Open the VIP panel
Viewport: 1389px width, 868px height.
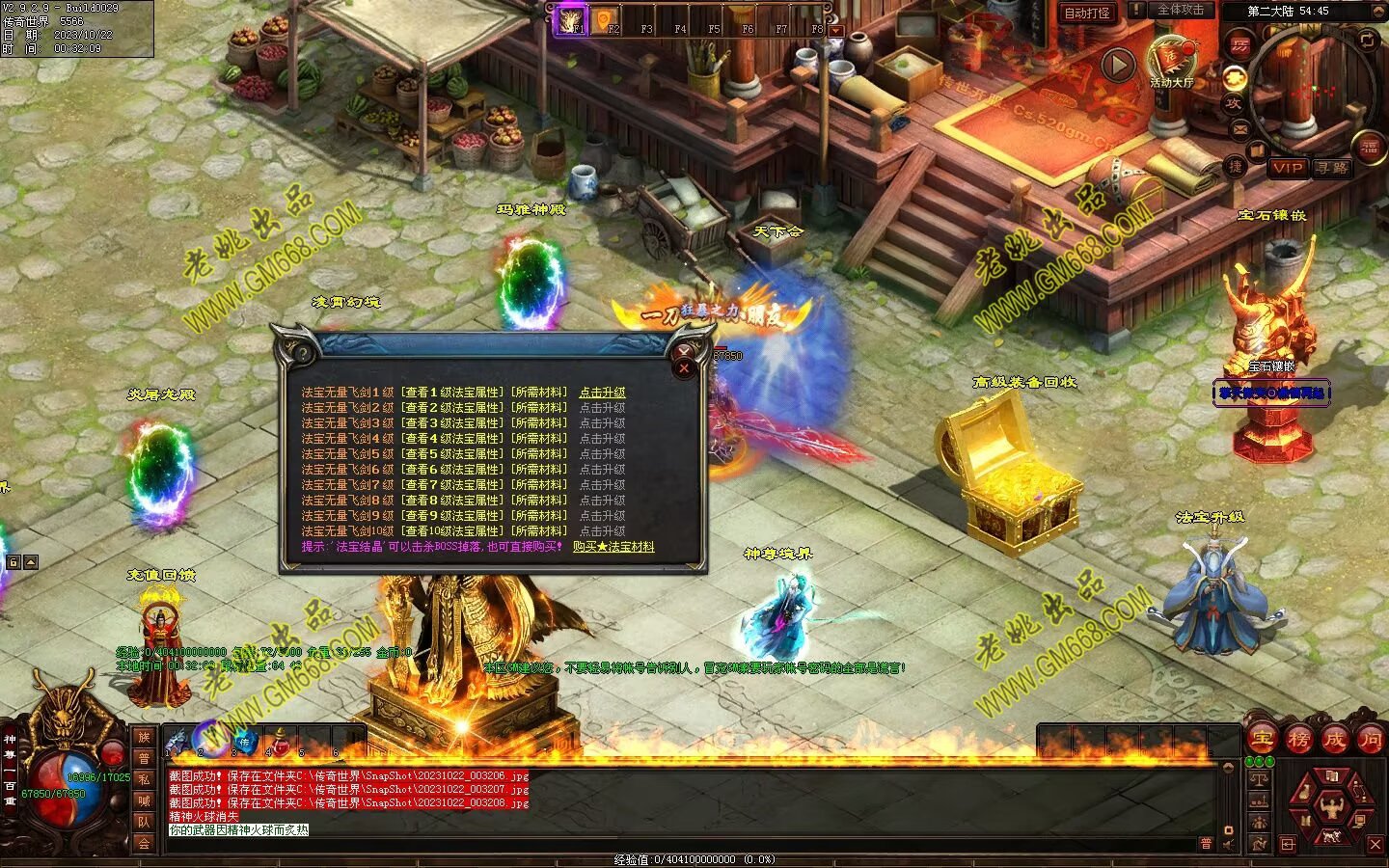[1287, 168]
